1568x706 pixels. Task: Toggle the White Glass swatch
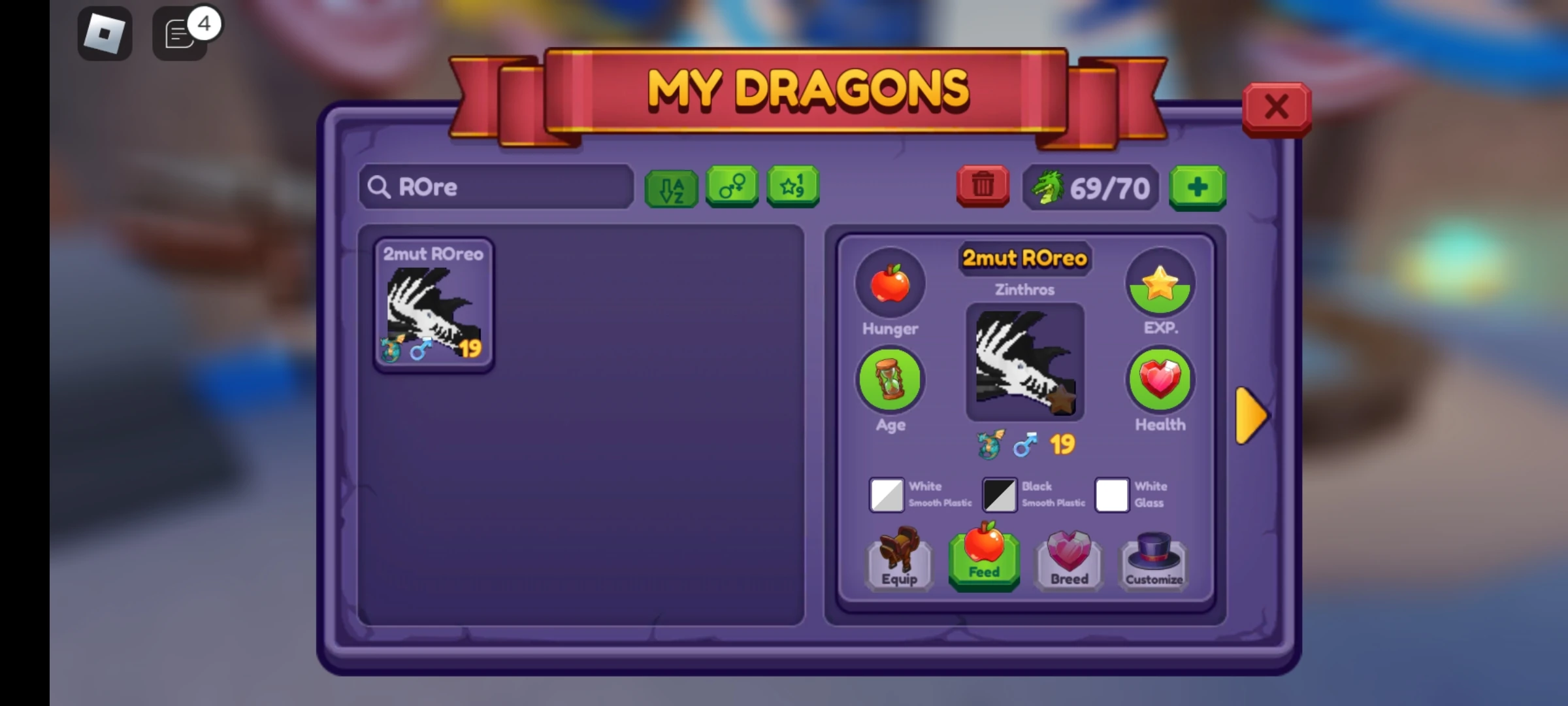(x=1112, y=495)
